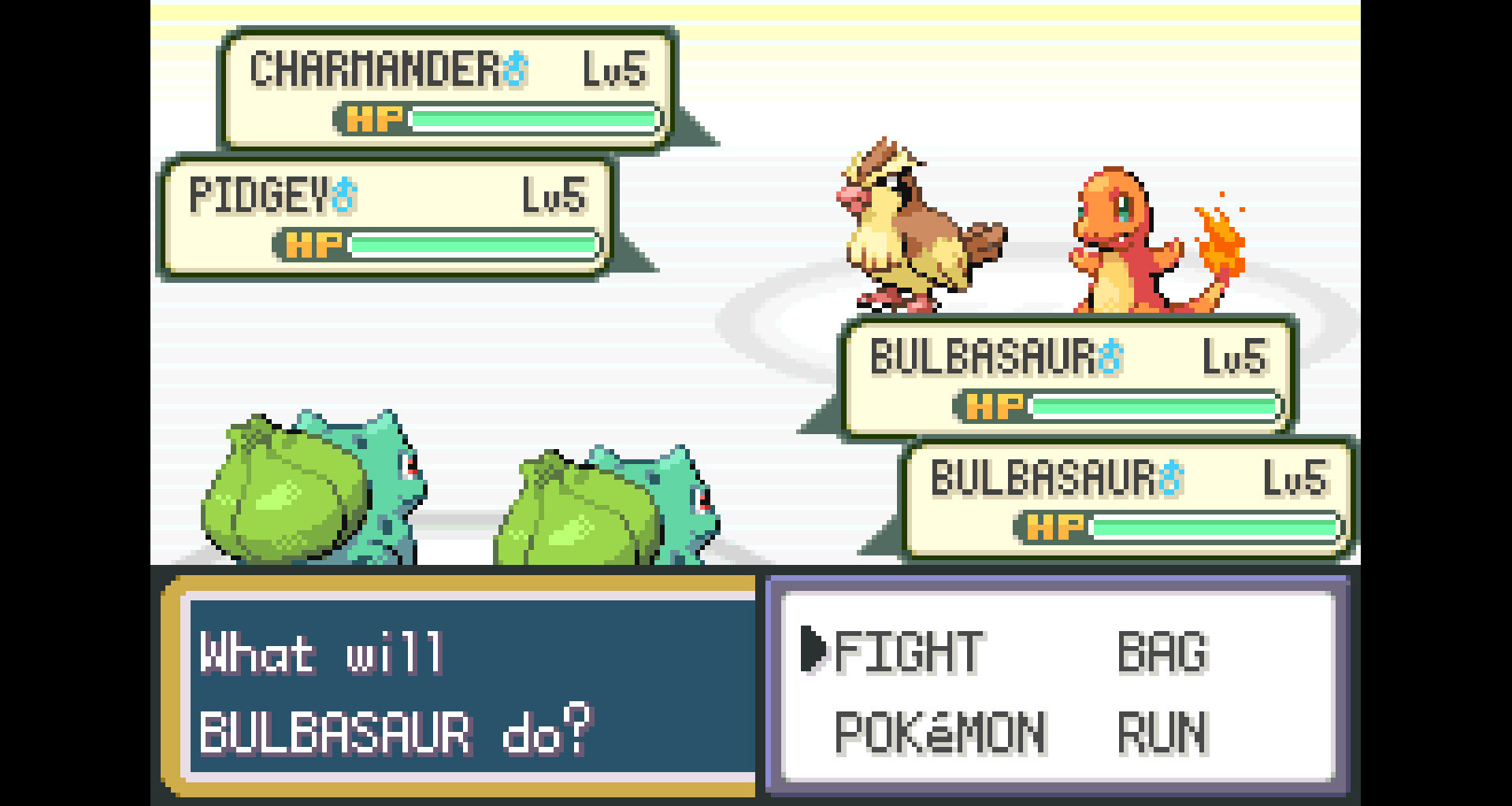Click the left Bulbasaur sprite
This screenshot has width=1512, height=806.
pos(307,488)
